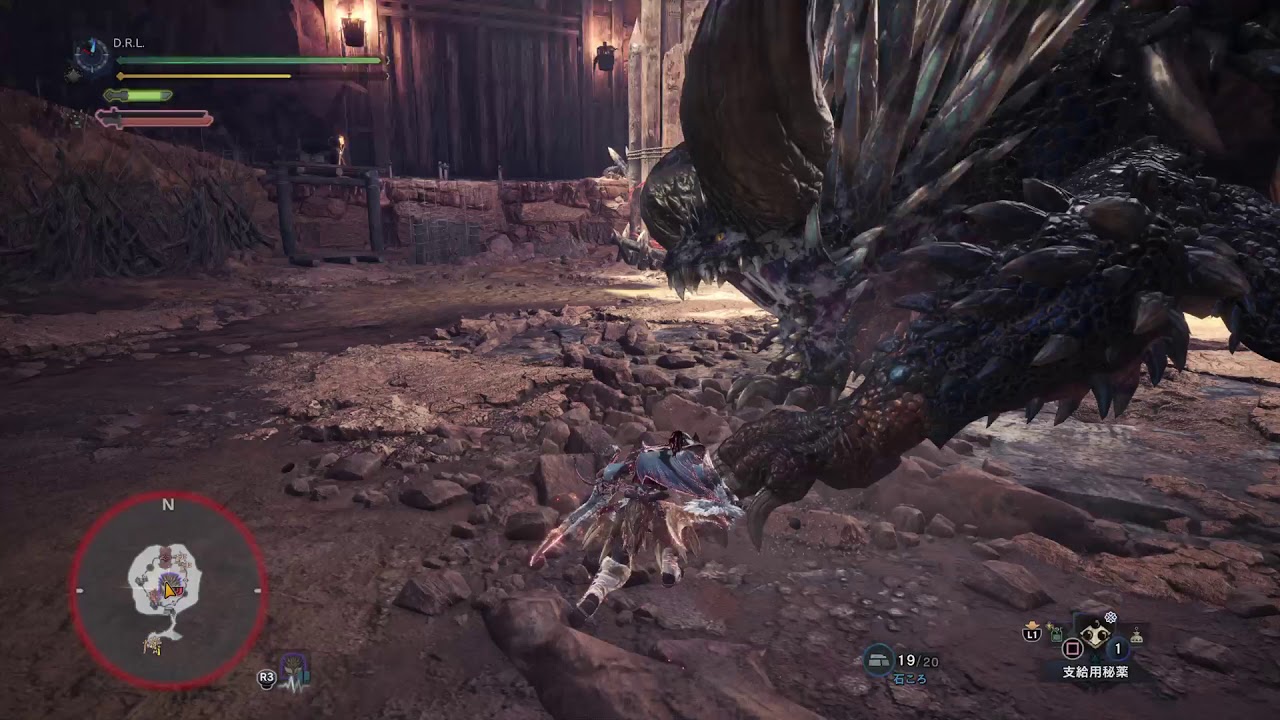Click the chevron at the stamina bar end
Image resolution: width=1280 pixels, height=720 pixels.
click(388, 75)
